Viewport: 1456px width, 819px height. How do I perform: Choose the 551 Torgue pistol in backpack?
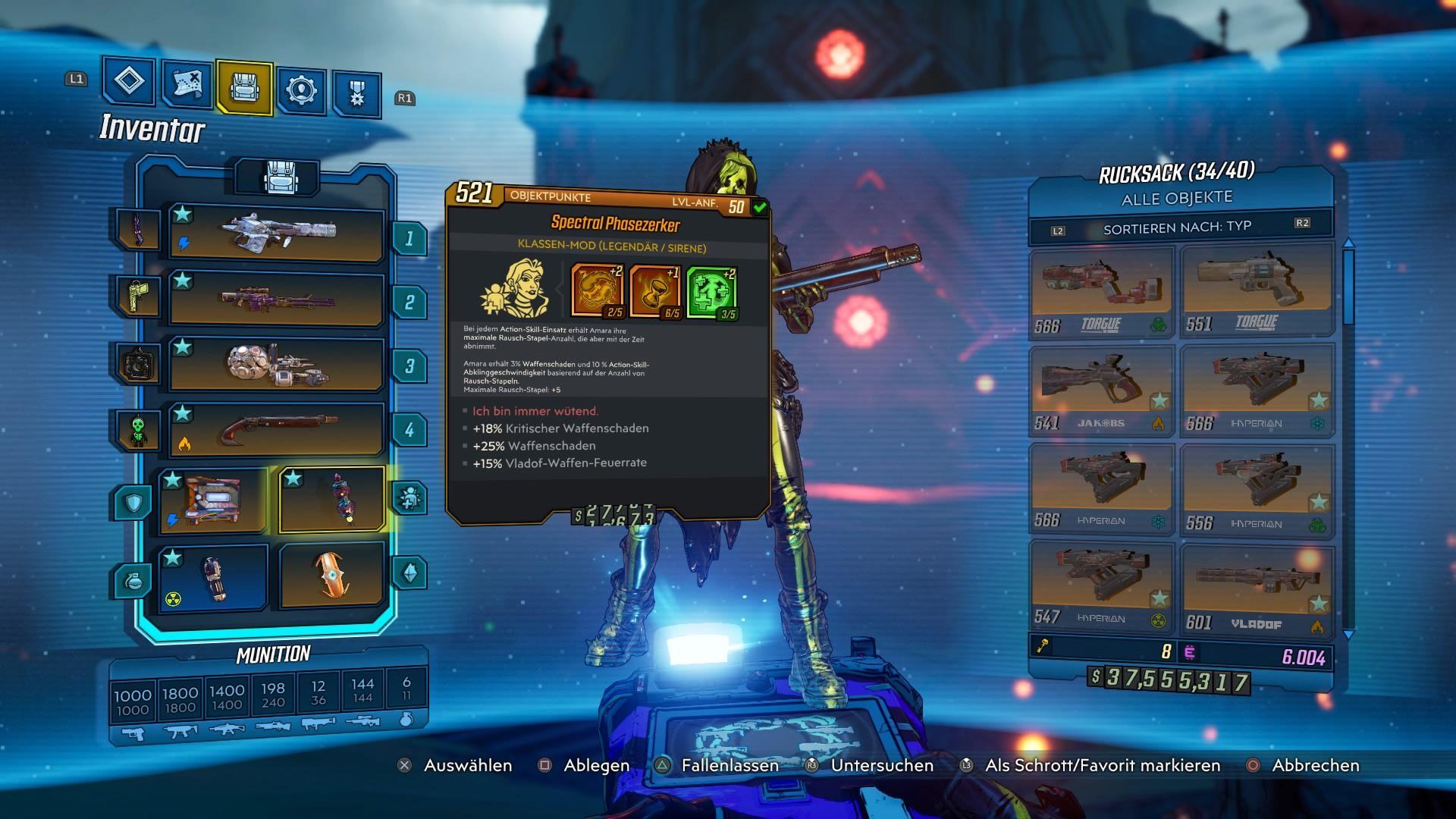(x=1257, y=290)
